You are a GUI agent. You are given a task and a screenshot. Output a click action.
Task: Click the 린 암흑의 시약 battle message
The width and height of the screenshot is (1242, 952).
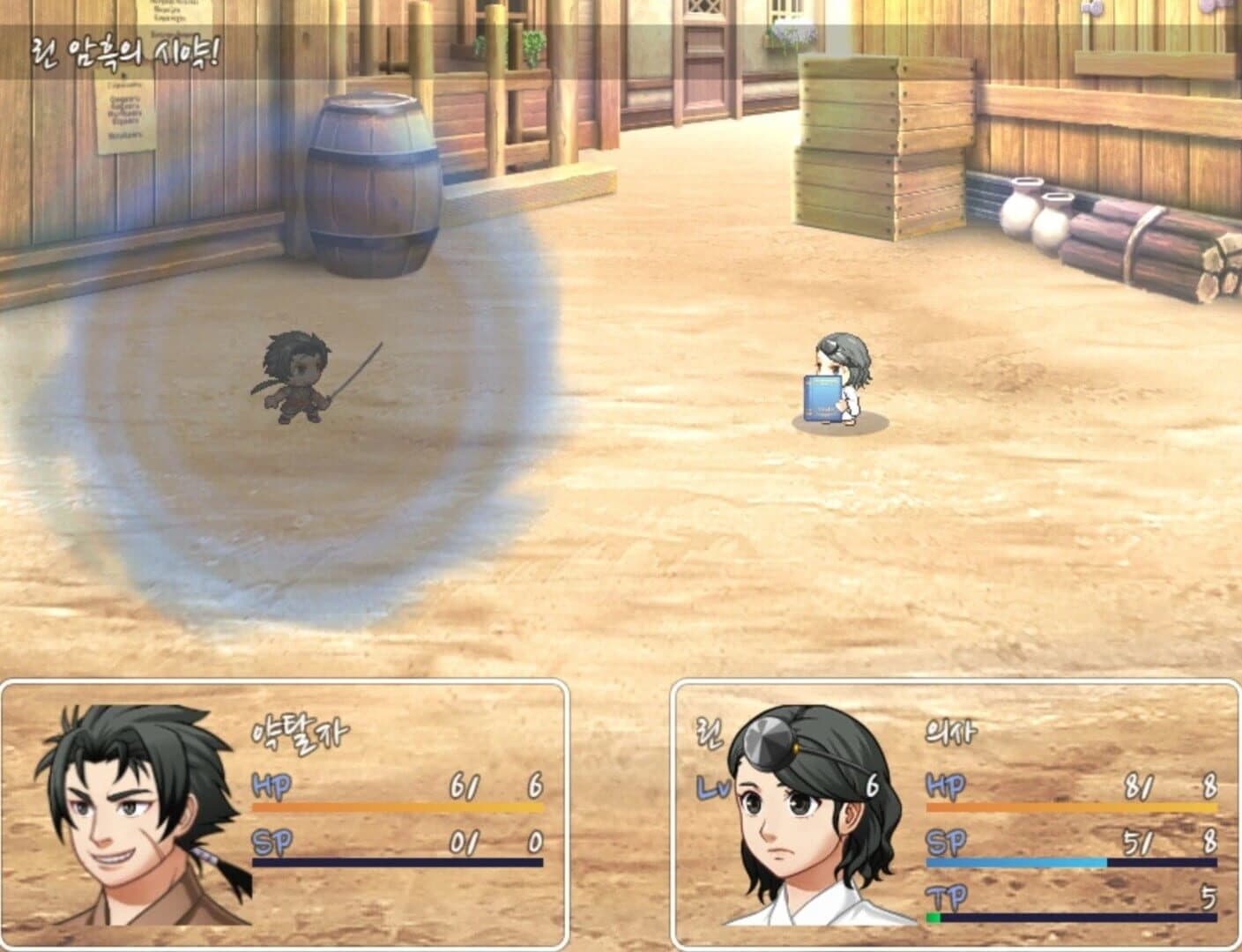[x=123, y=48]
